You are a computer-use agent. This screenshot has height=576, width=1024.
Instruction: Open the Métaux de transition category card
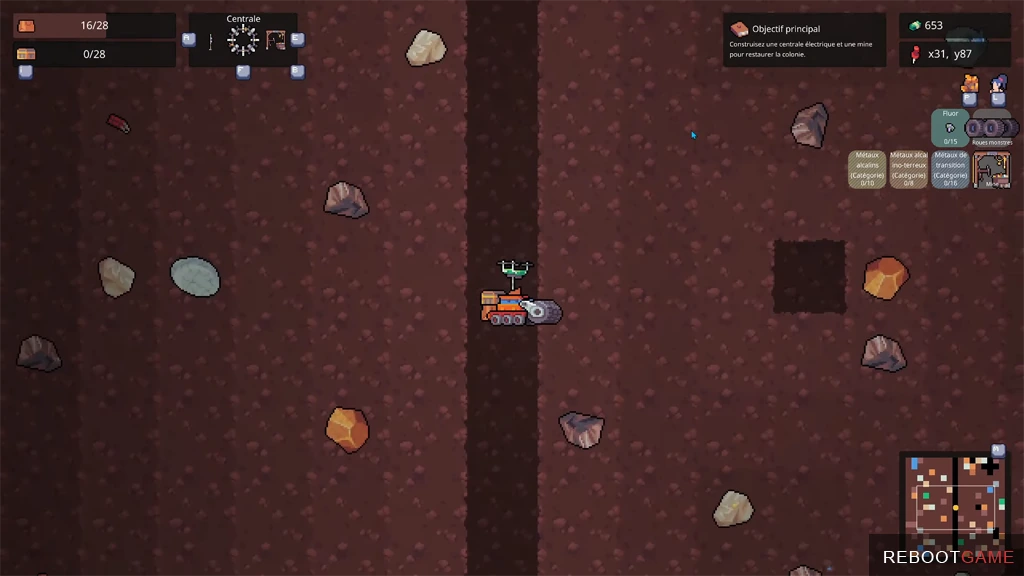pos(950,169)
